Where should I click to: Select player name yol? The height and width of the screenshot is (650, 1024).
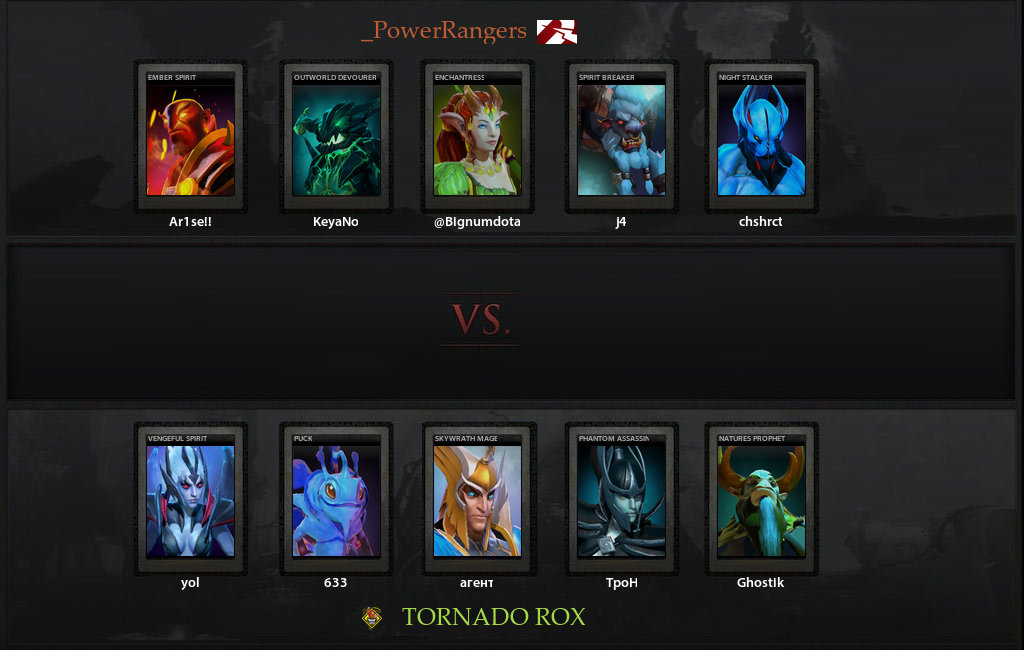click(190, 583)
